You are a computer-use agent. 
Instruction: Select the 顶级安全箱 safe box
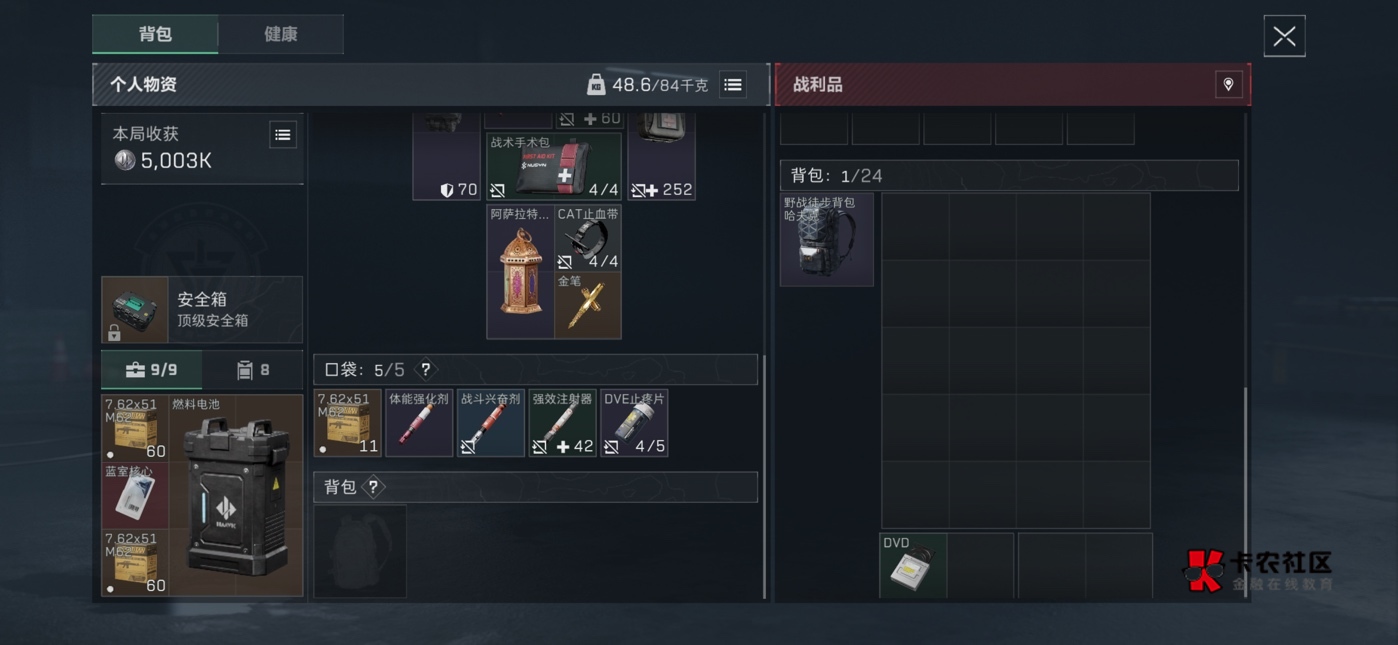pyautogui.click(x=202, y=310)
